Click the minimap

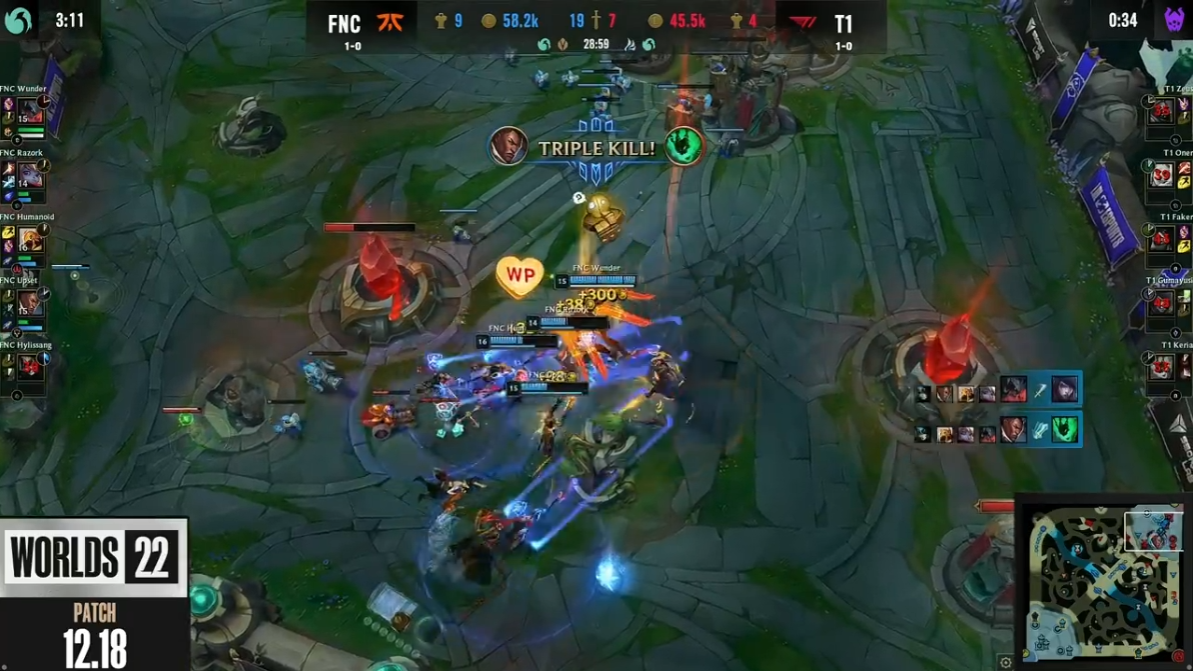[1103, 581]
